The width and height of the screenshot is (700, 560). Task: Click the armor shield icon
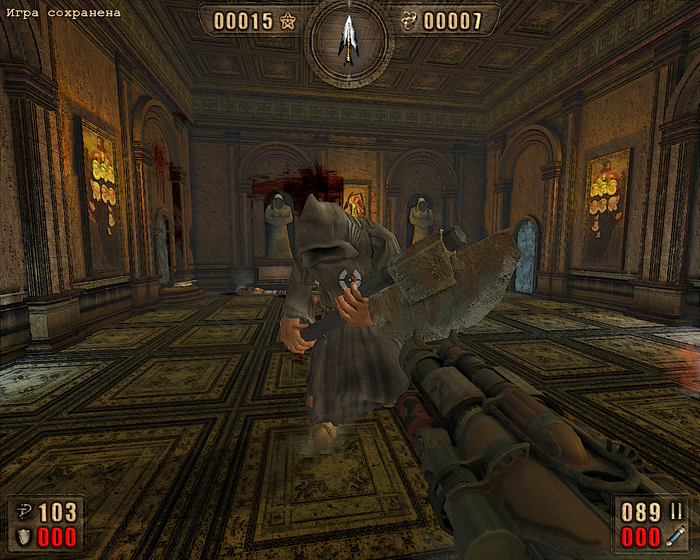click(22, 537)
